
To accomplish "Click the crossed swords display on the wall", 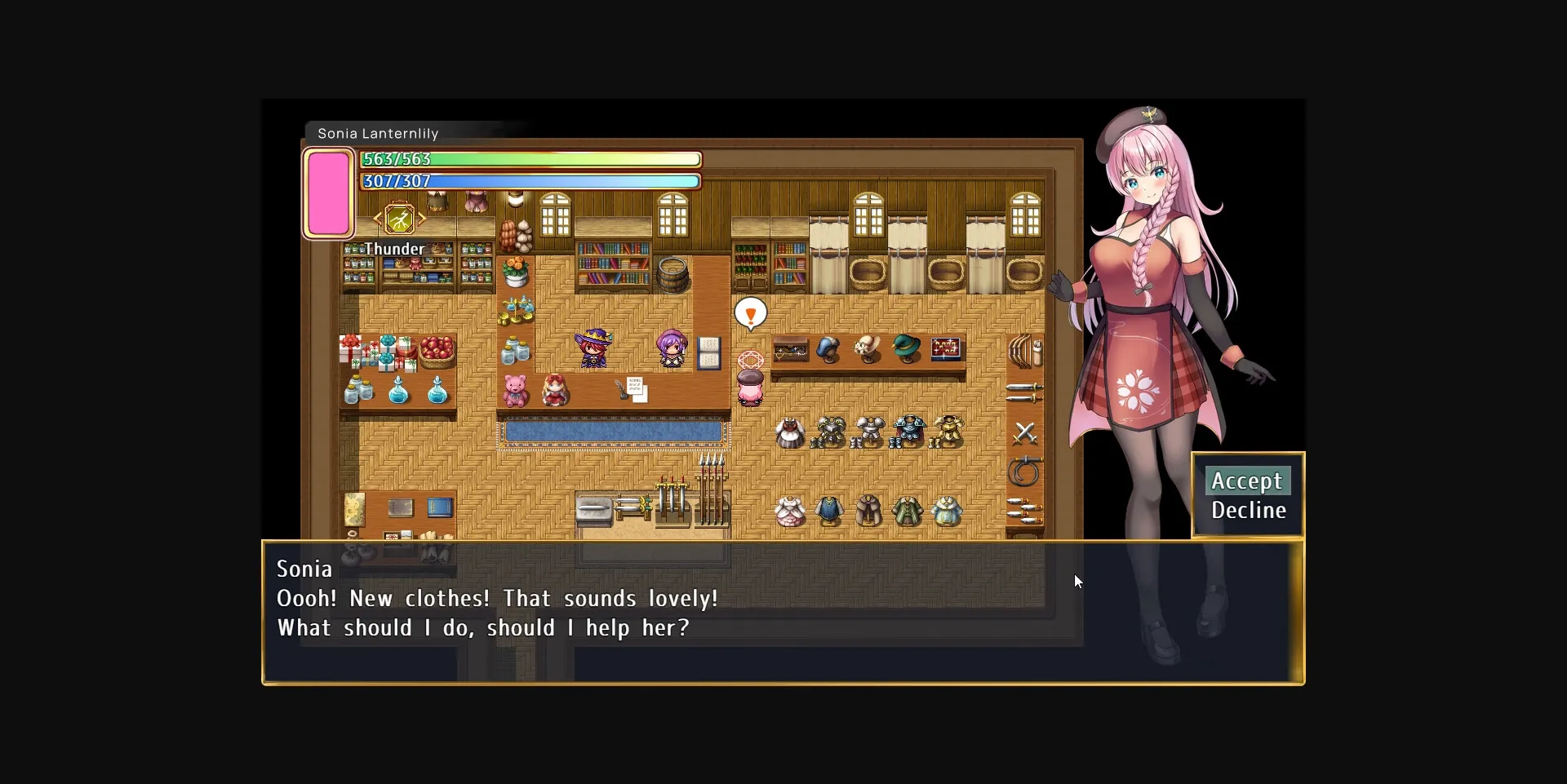I will [1025, 433].
